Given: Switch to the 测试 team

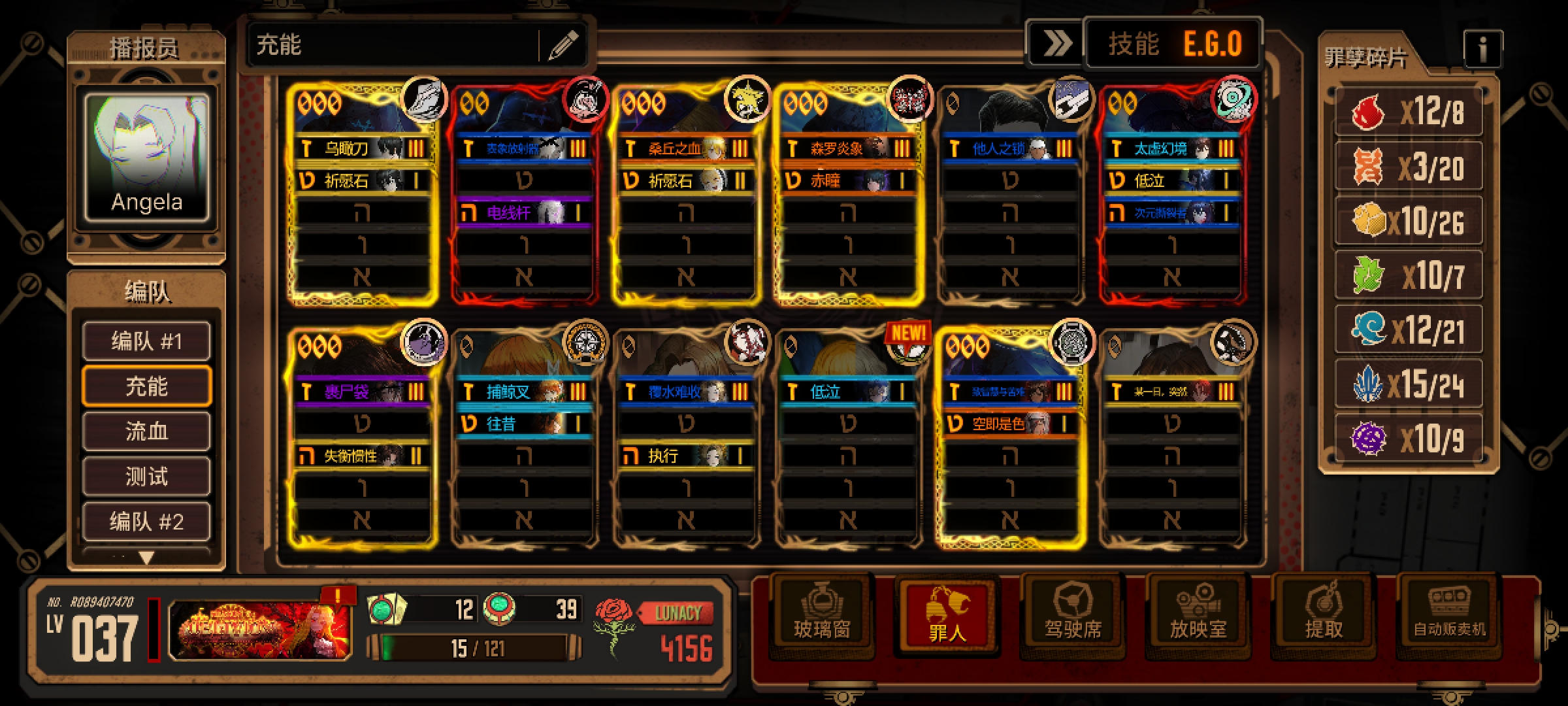Looking at the screenshot, I should tap(146, 477).
